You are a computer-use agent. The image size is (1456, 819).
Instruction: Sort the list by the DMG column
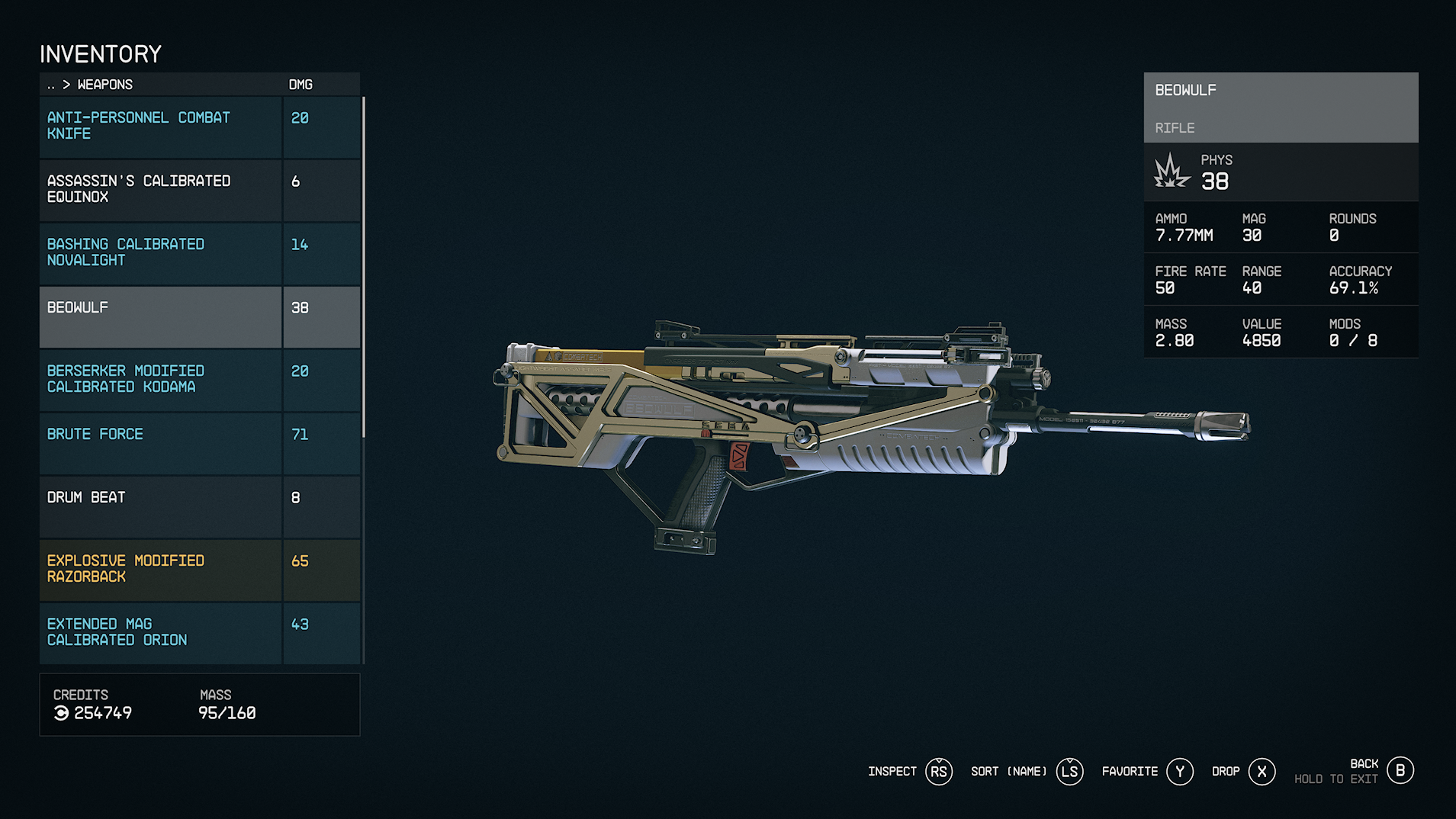(x=301, y=85)
